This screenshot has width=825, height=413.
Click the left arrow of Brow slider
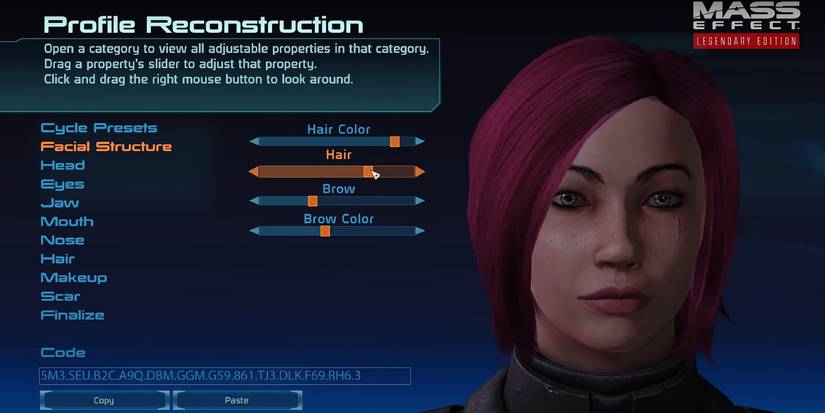254,201
